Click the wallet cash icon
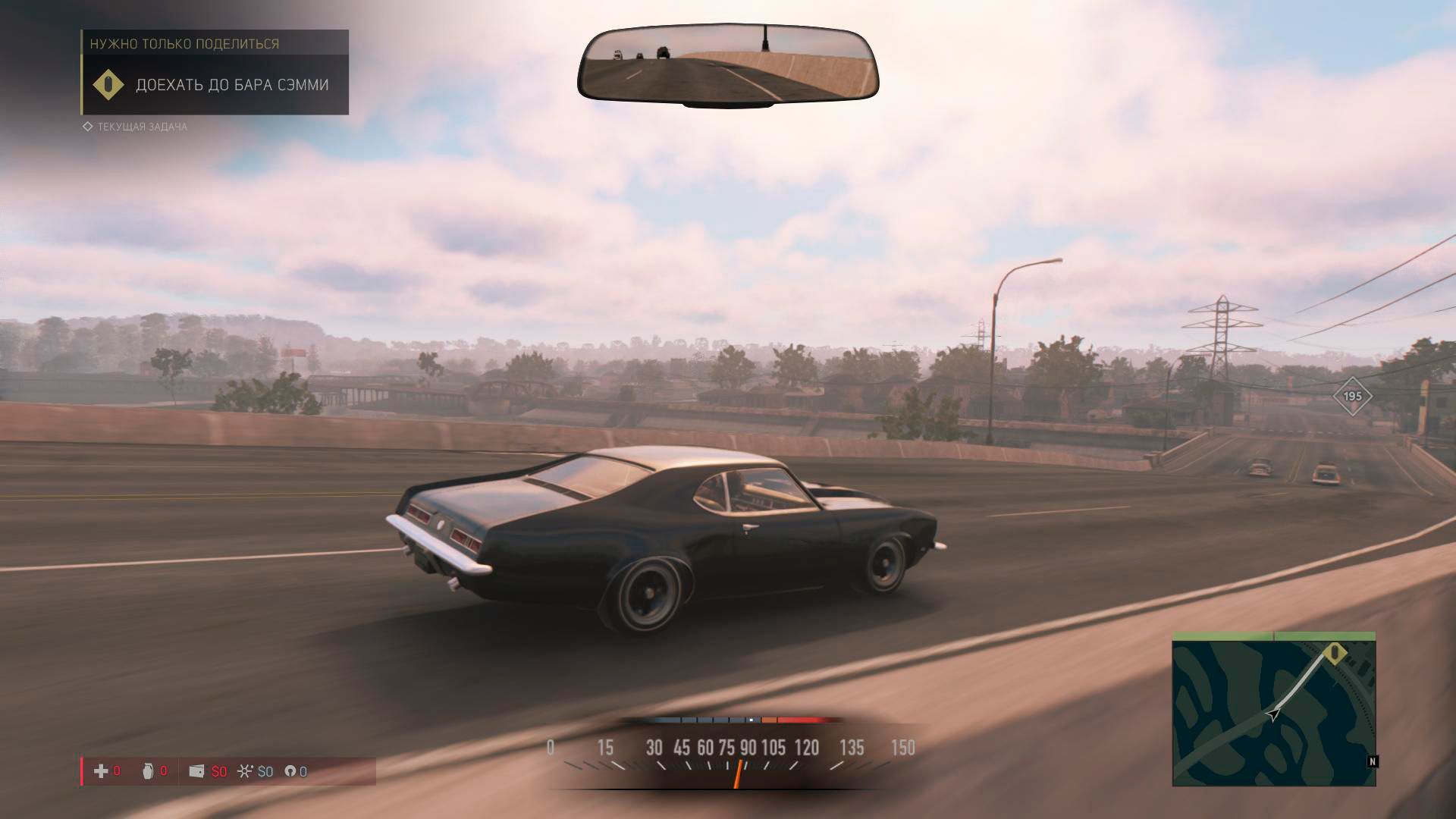 [x=196, y=771]
